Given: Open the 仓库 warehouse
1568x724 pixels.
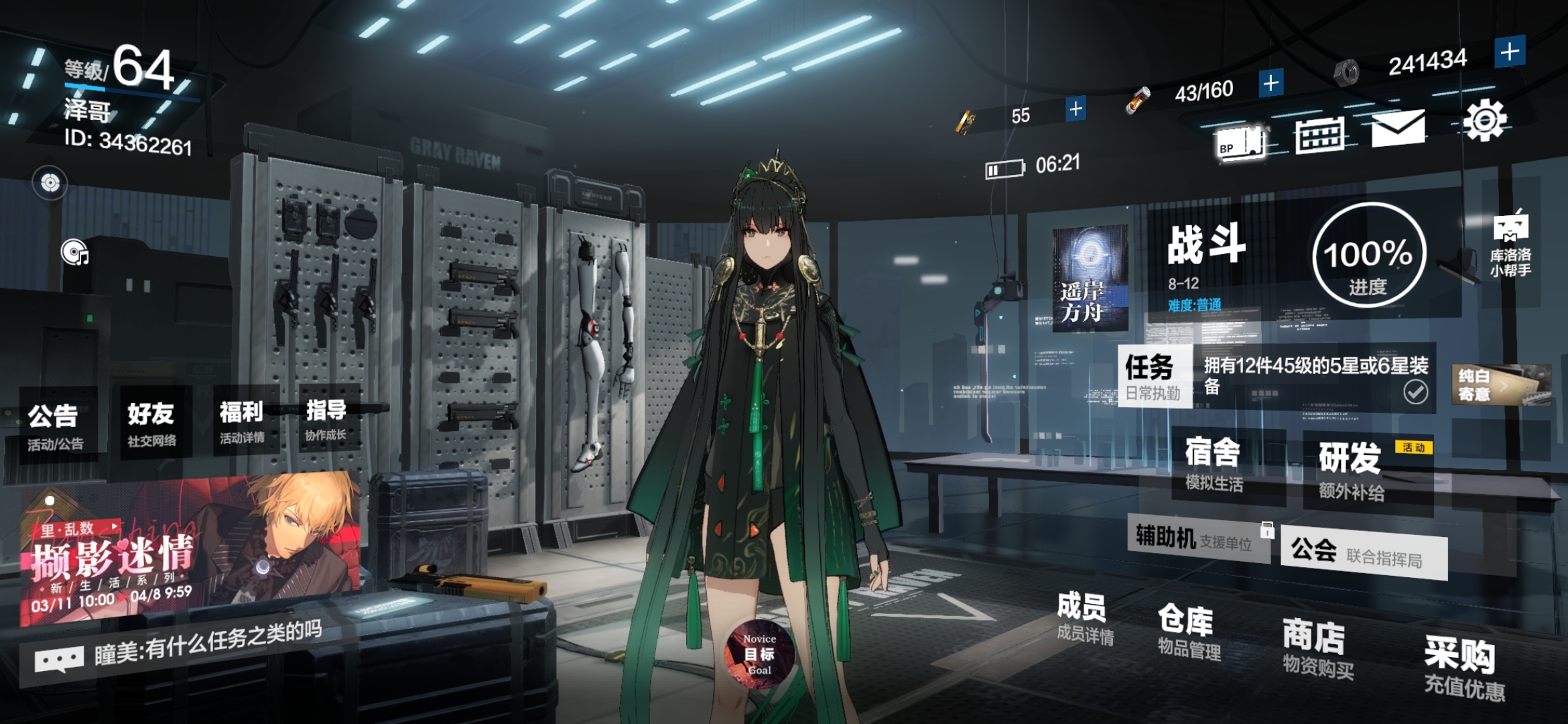Looking at the screenshot, I should point(1188,630).
